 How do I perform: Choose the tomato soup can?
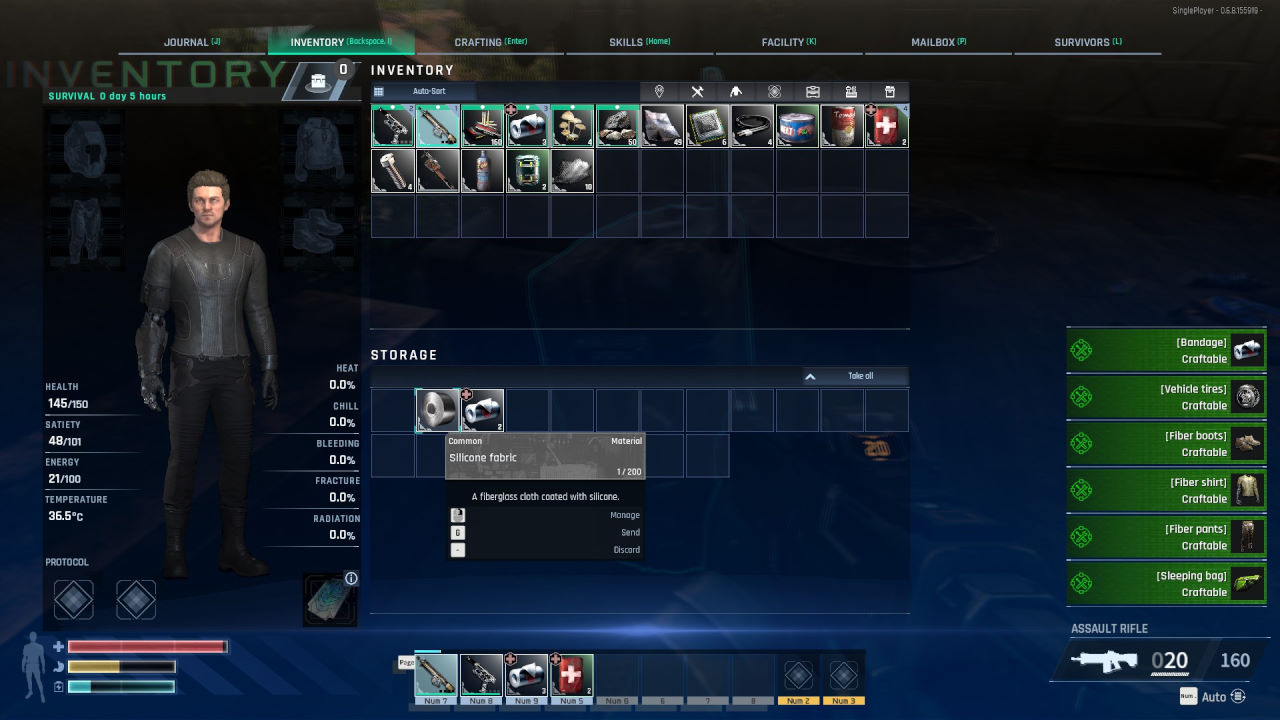coord(842,126)
